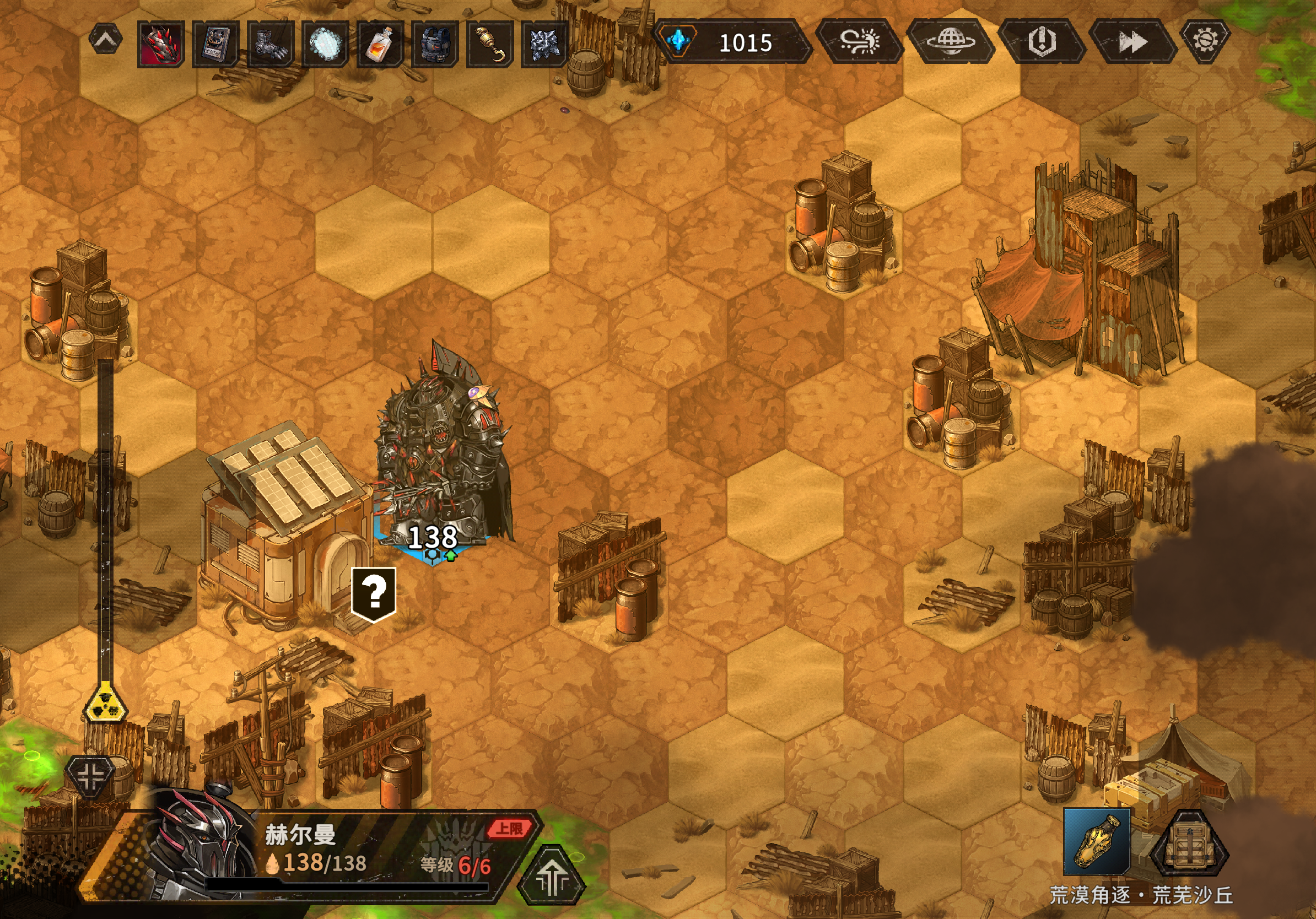Inspect the book relic icon
1316x919 pixels.
[x=215, y=44]
